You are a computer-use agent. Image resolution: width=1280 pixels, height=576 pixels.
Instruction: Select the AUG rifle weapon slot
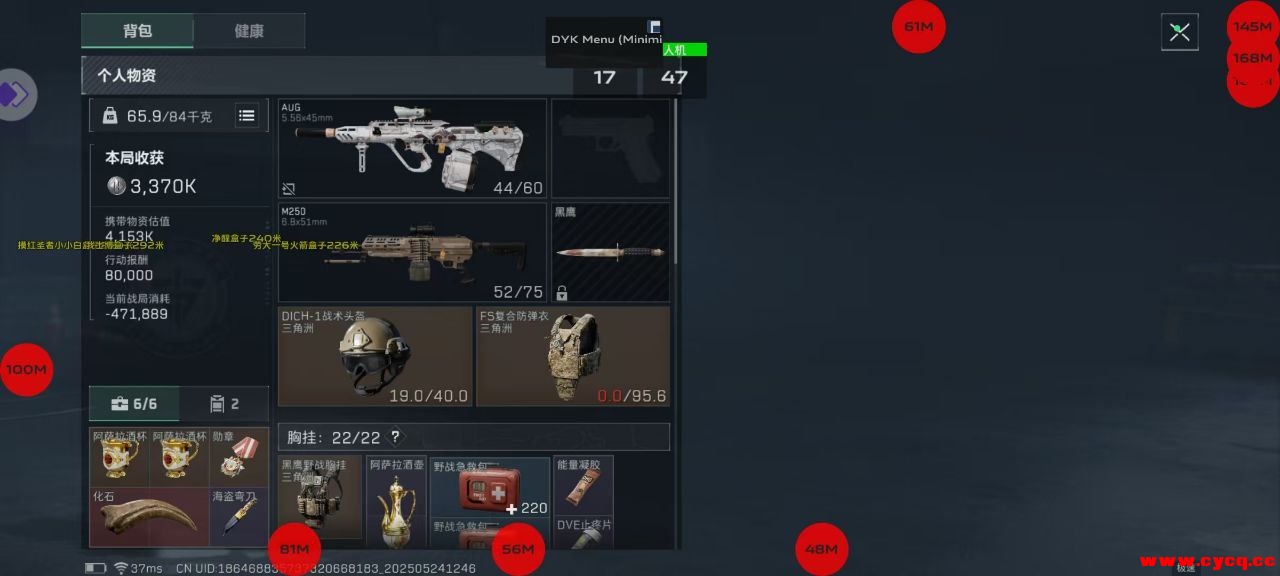tap(412, 148)
